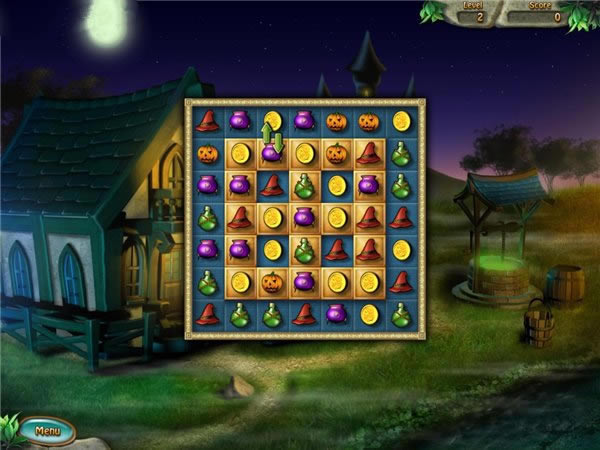Viewport: 600px width, 450px height.
Task: Select the cauldron tile marked with green swap arrows
Action: pyautogui.click(x=271, y=153)
